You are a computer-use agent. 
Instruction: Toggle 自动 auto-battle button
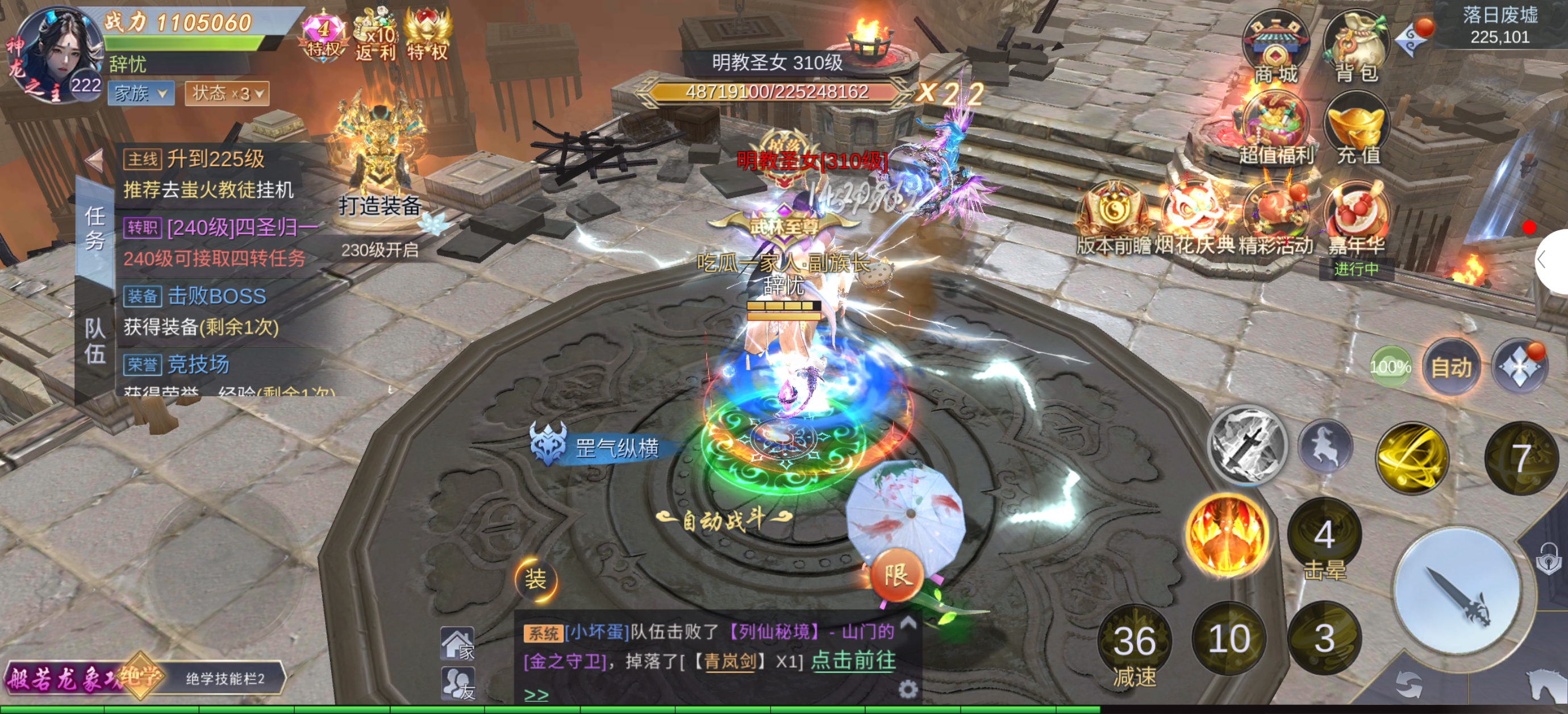(1451, 367)
